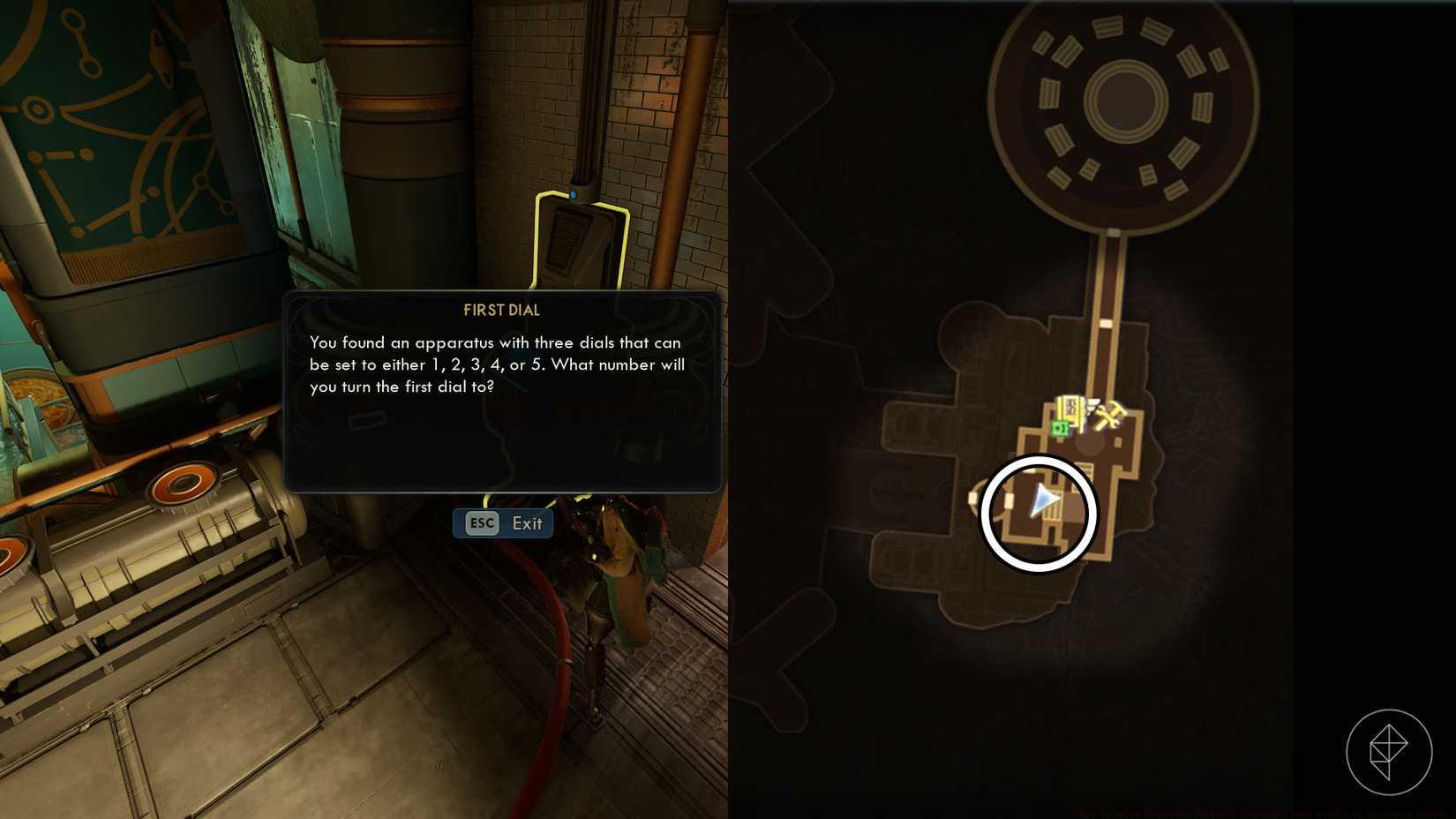Click the ESC key badge on the Exit prompt
This screenshot has width=1456, height=819.
coord(480,523)
